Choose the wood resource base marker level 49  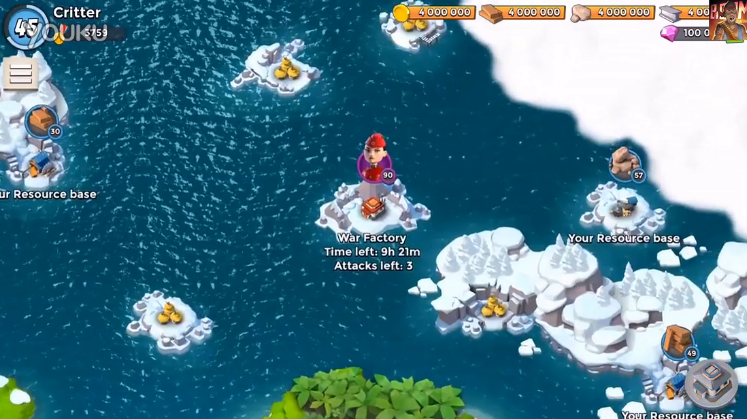click(x=679, y=342)
